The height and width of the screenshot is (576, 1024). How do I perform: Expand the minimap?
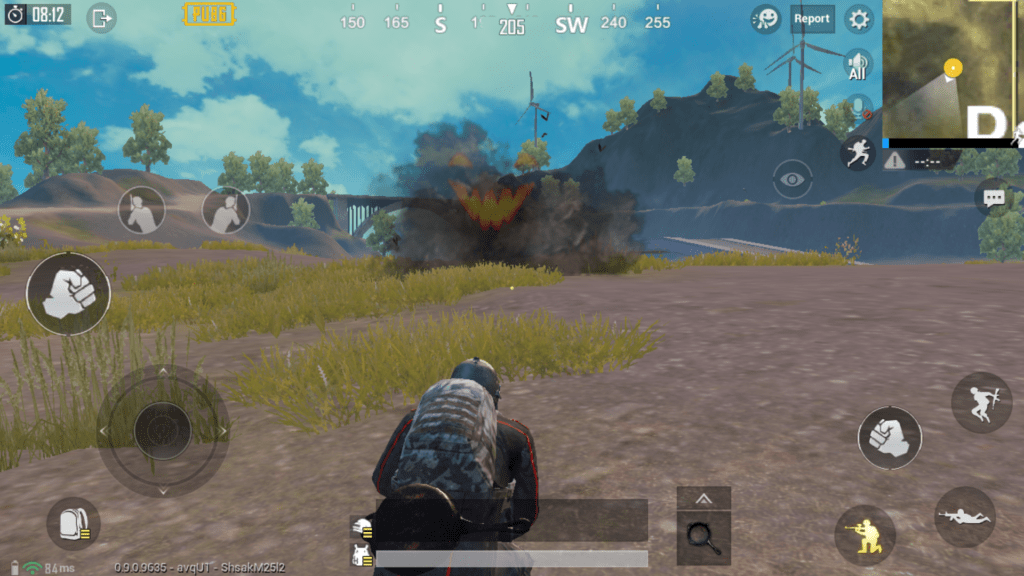pos(952,68)
